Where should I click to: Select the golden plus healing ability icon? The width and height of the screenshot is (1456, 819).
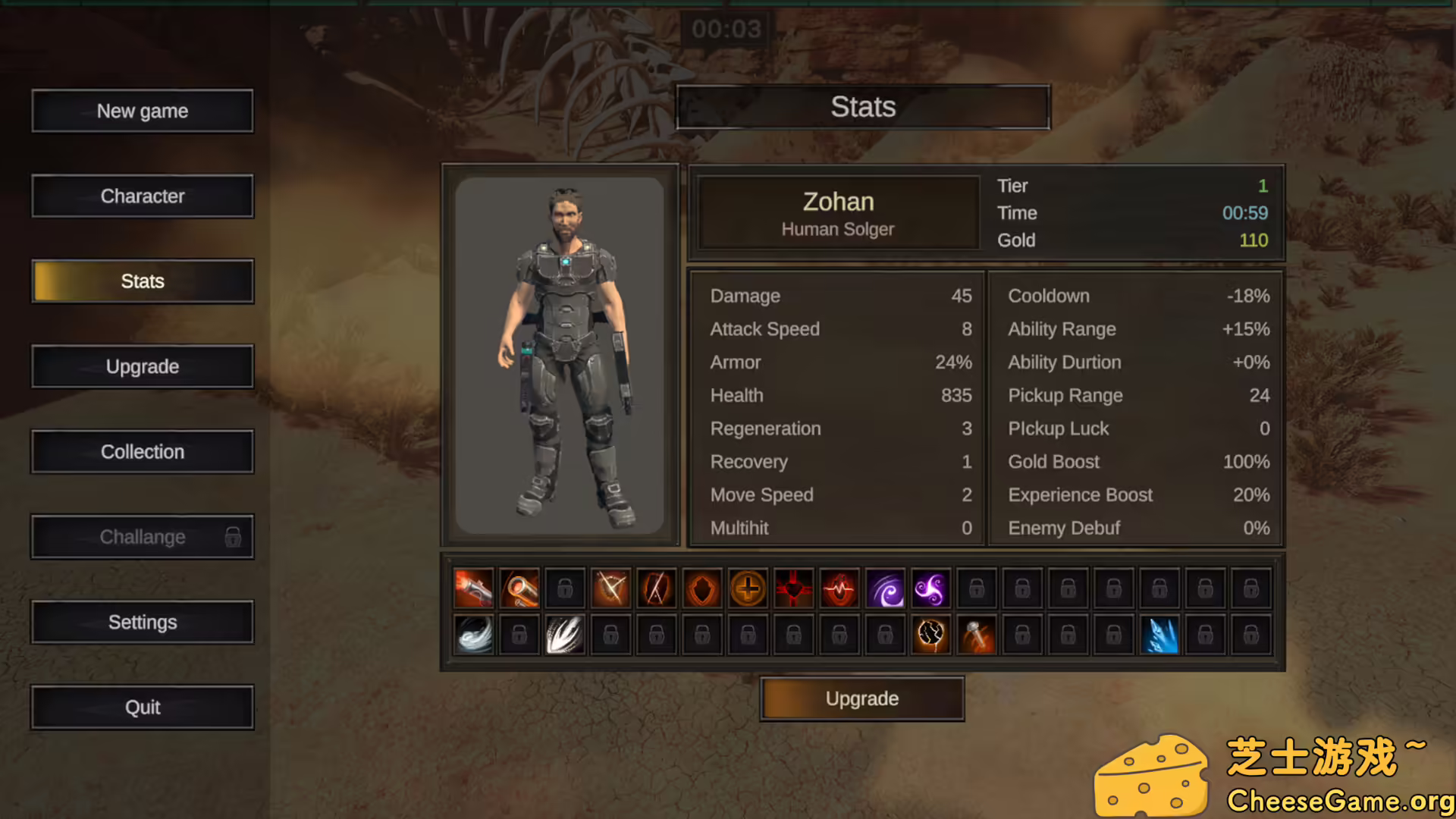click(x=748, y=588)
